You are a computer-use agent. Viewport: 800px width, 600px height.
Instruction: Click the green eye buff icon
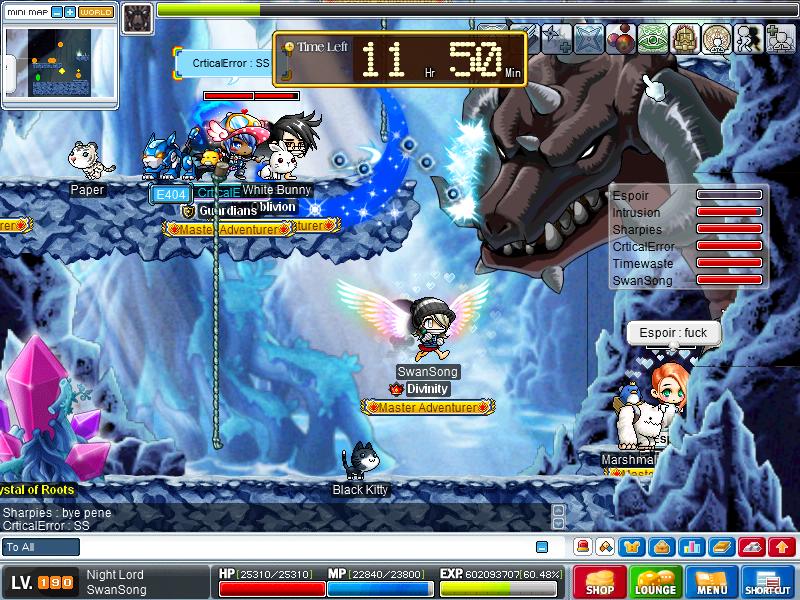tap(652, 38)
